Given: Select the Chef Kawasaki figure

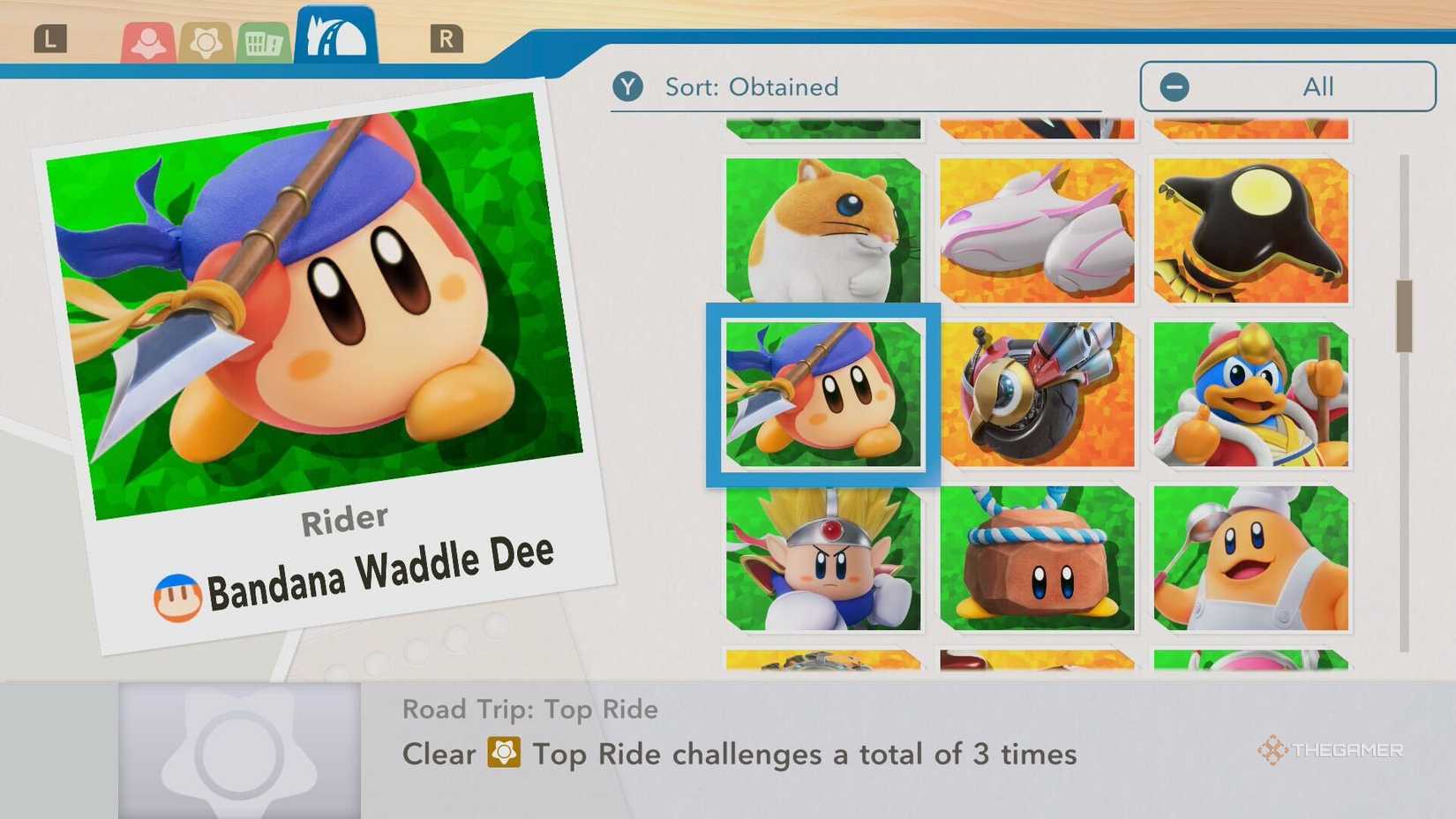Looking at the screenshot, I should (x=1250, y=558).
